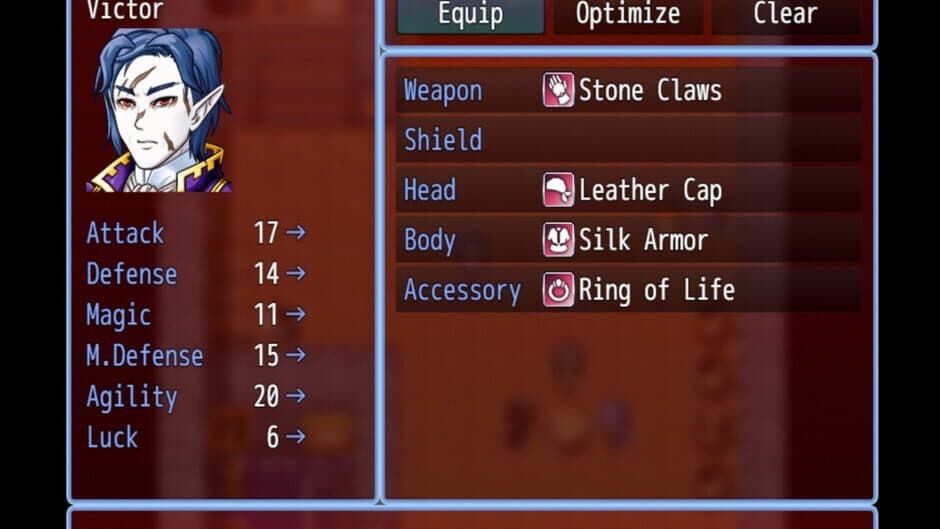The image size is (940, 529).
Task: Pick the Head slot with Leather Cap
Action: point(628,190)
